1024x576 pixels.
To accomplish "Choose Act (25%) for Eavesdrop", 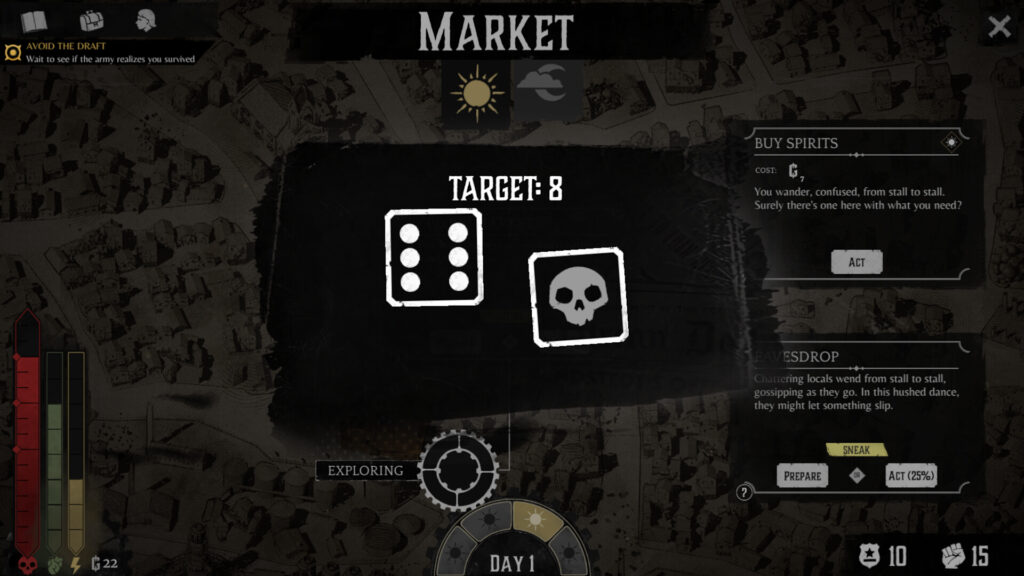I will pos(911,476).
